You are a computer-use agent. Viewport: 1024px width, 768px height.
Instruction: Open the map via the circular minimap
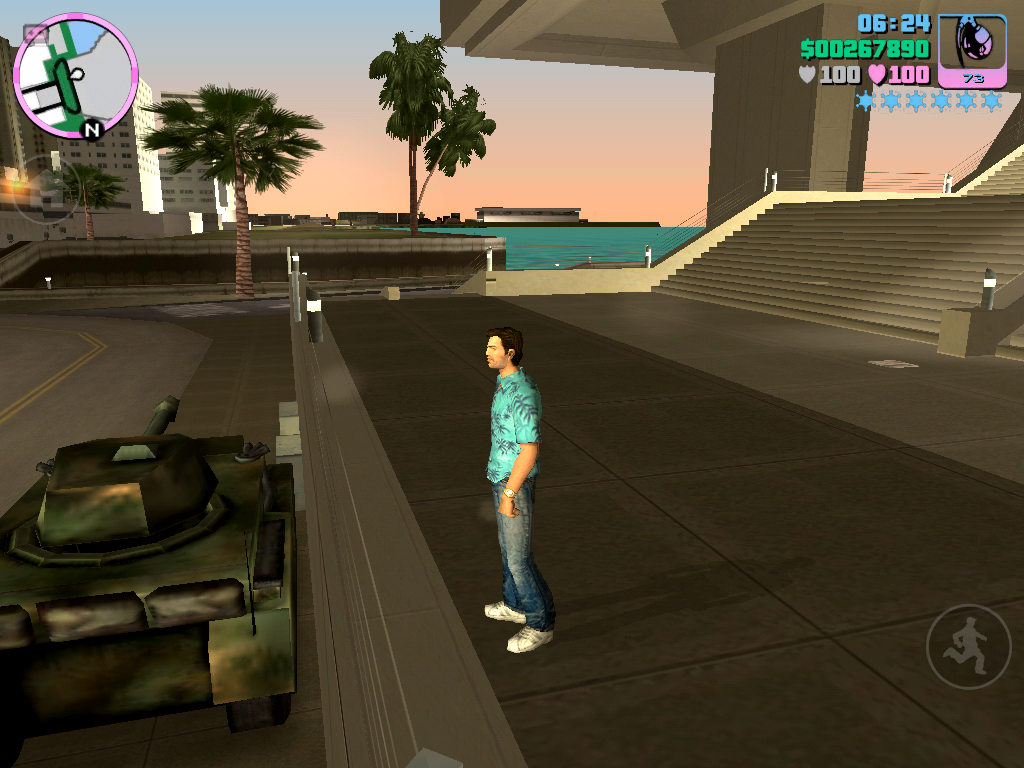click(x=75, y=76)
